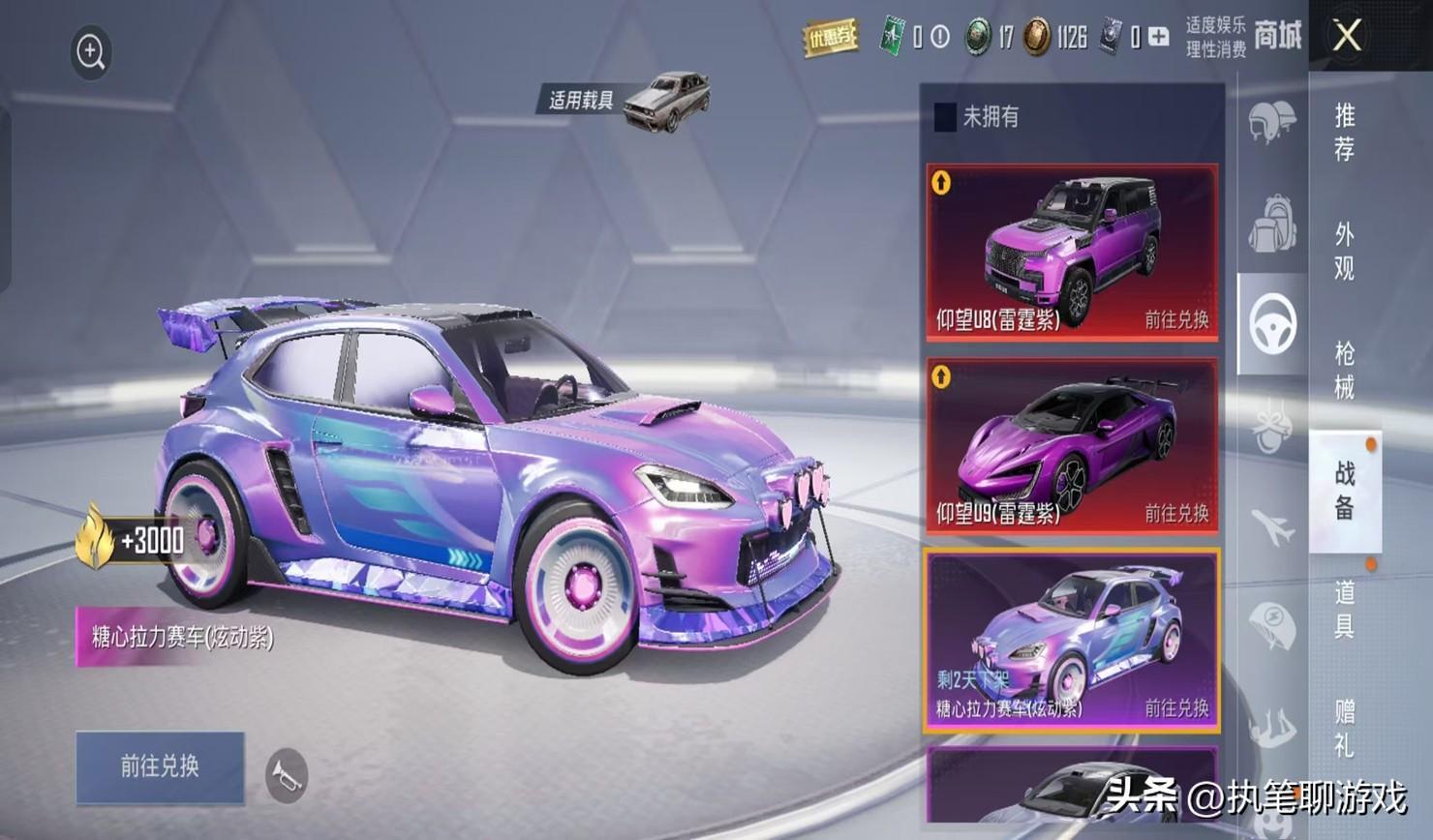Select the steering wheel vehicle category

coord(1272,324)
